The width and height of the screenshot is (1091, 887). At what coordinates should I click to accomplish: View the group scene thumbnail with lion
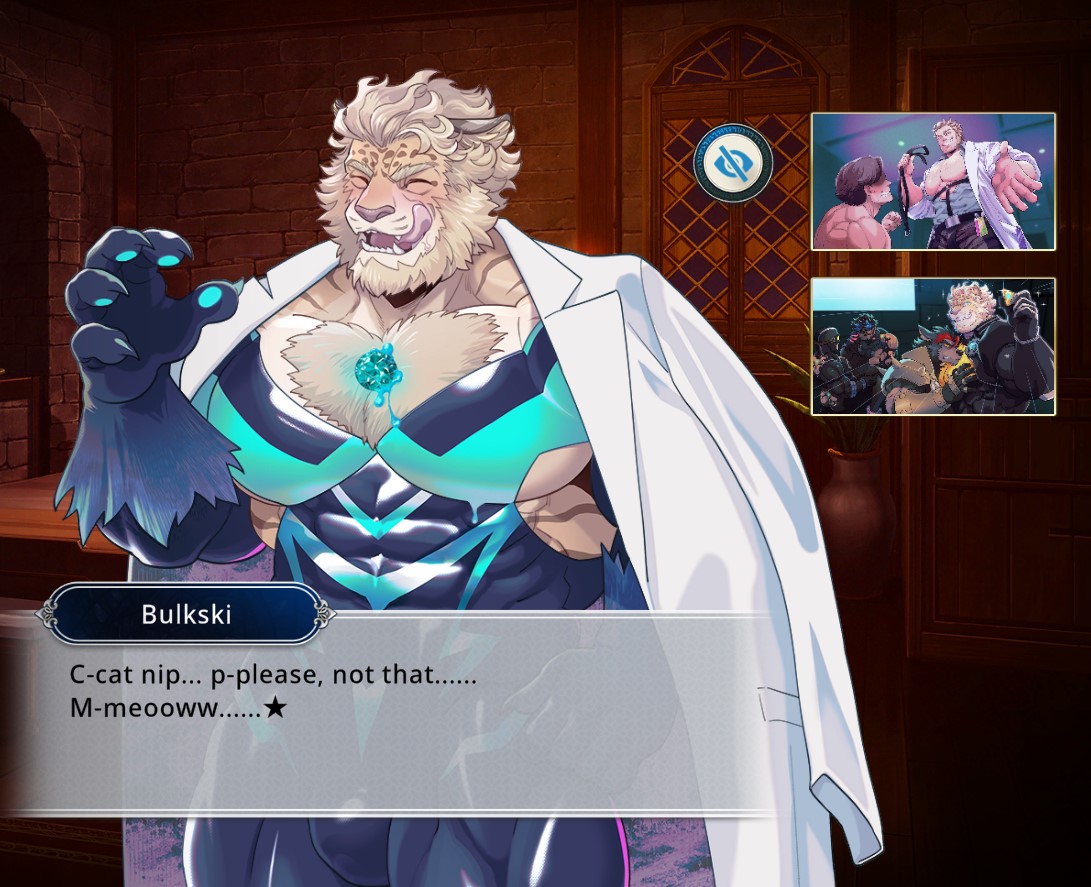(933, 346)
